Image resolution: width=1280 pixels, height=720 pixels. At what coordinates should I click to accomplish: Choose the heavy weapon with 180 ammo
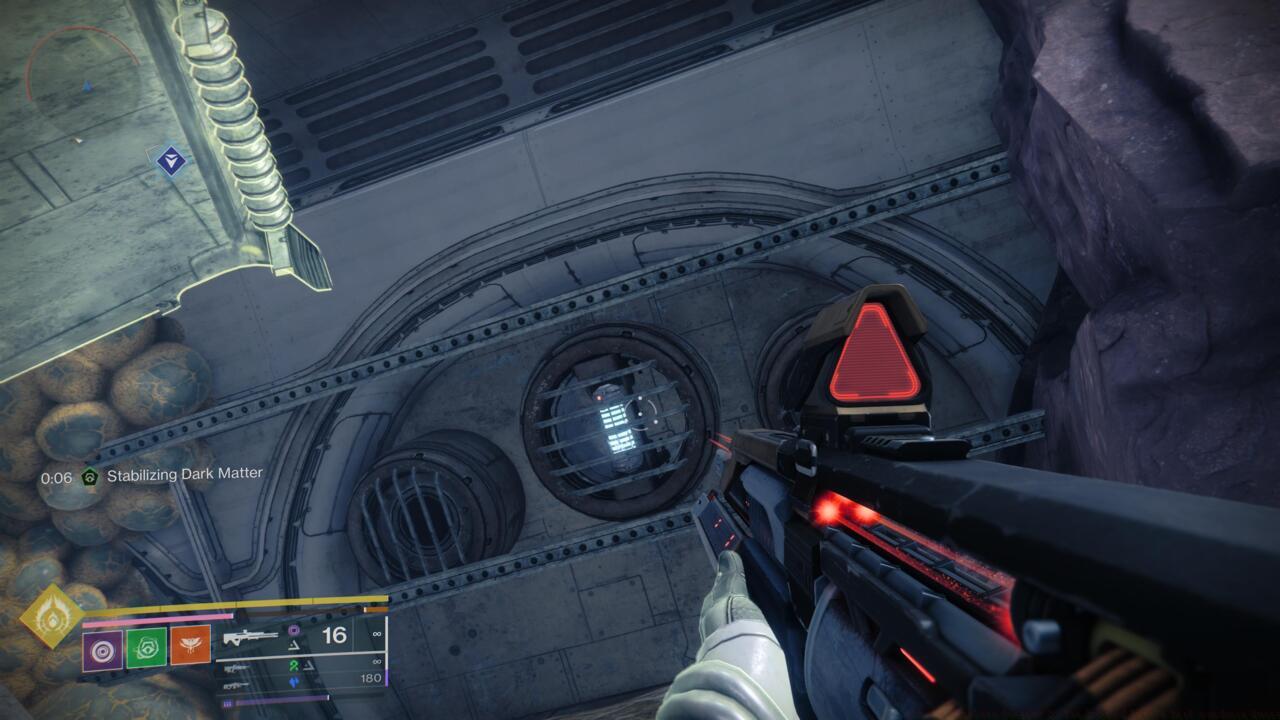pos(238,684)
